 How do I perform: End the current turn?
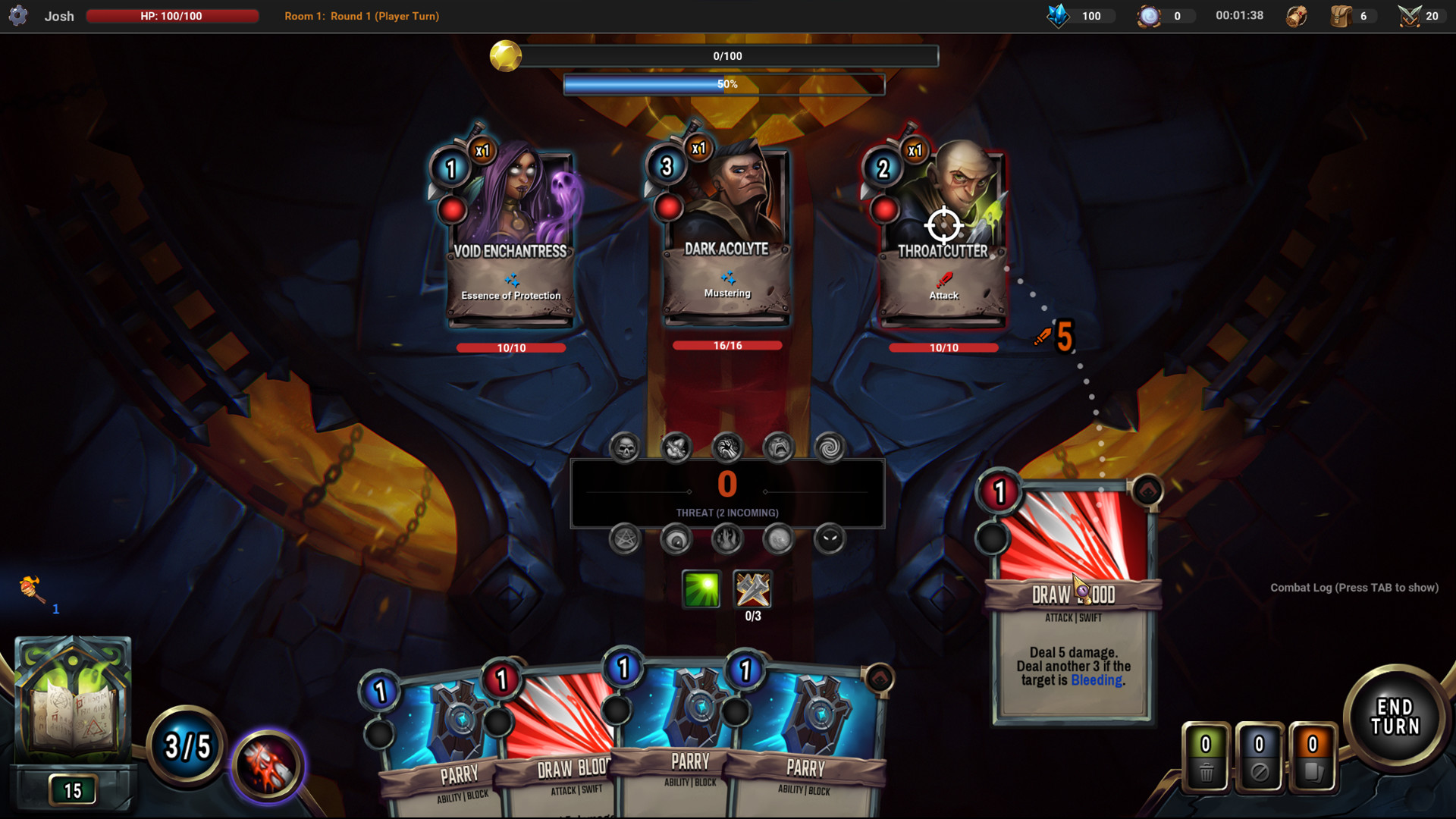pos(1395,717)
